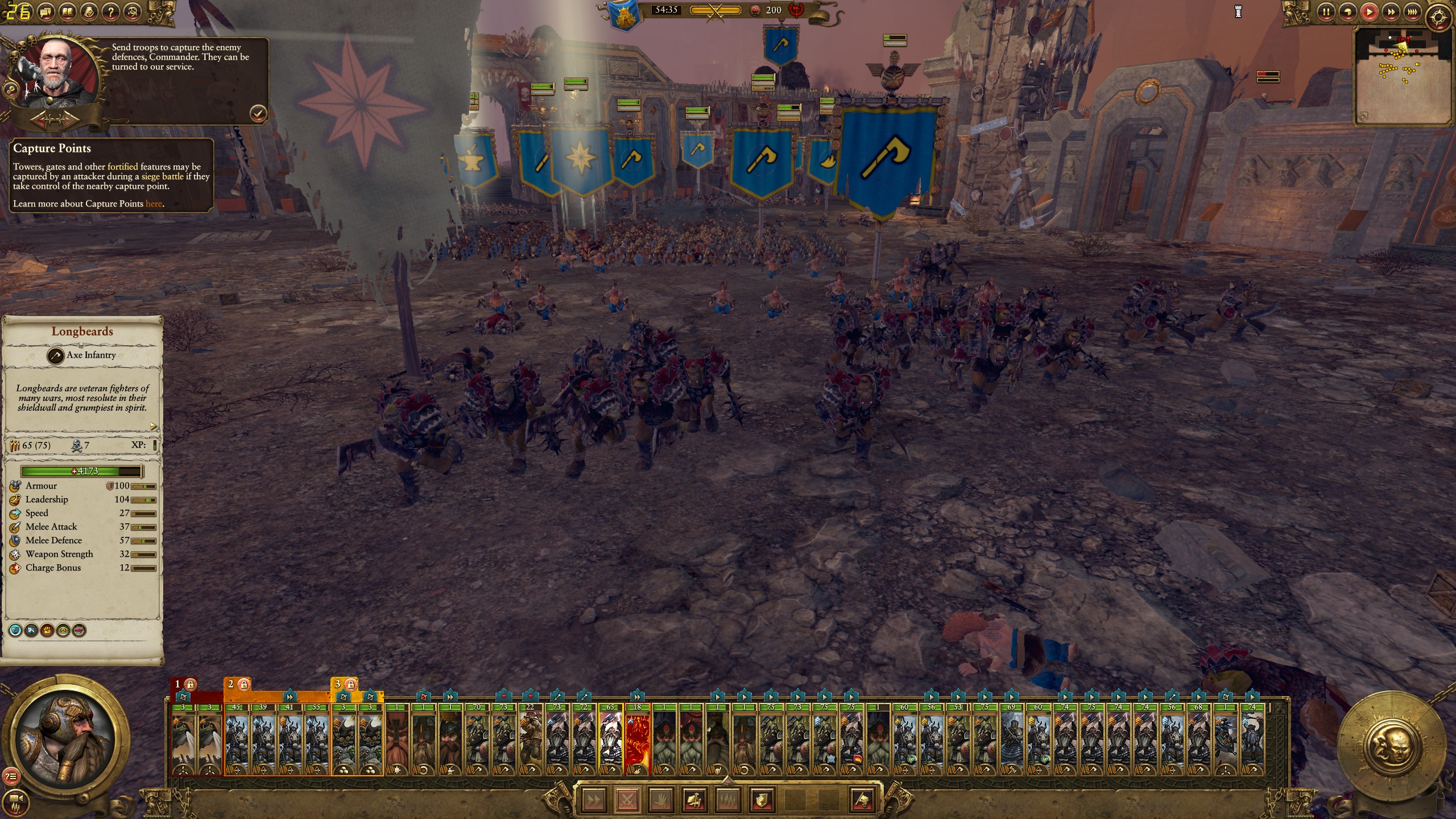Dismiss the advisor message with the checkmark

[x=258, y=113]
